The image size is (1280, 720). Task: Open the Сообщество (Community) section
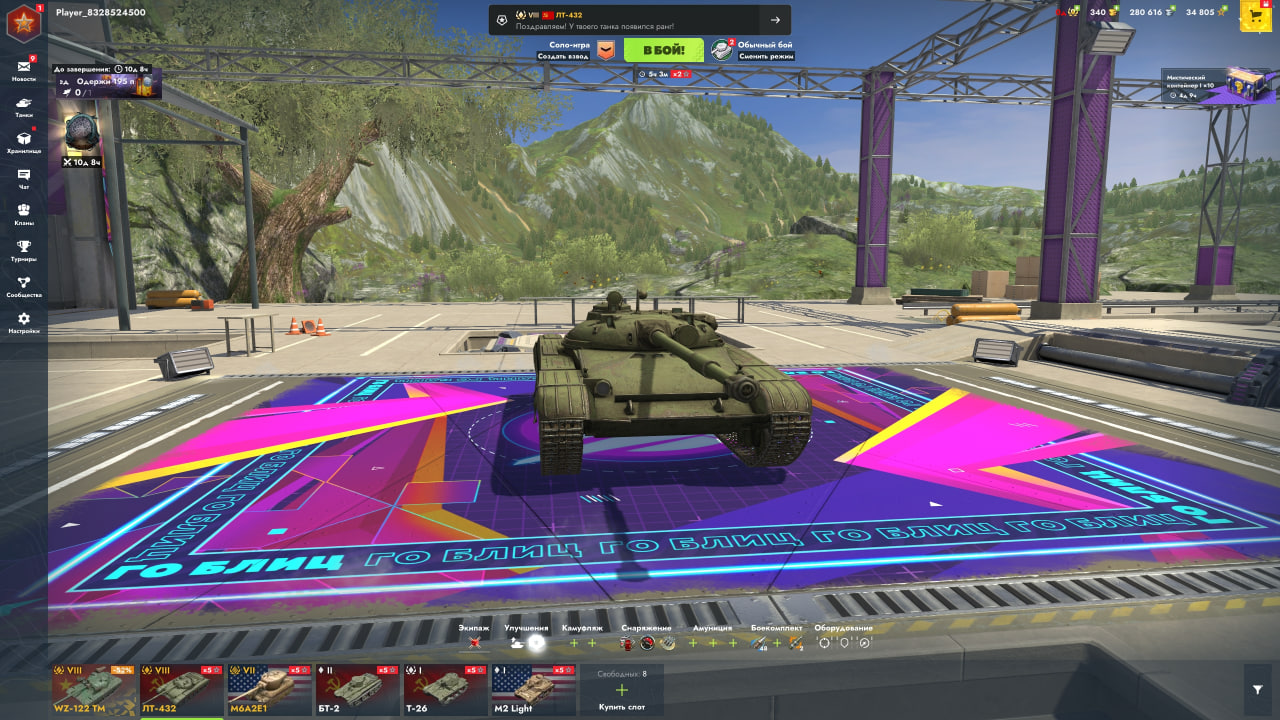24,286
